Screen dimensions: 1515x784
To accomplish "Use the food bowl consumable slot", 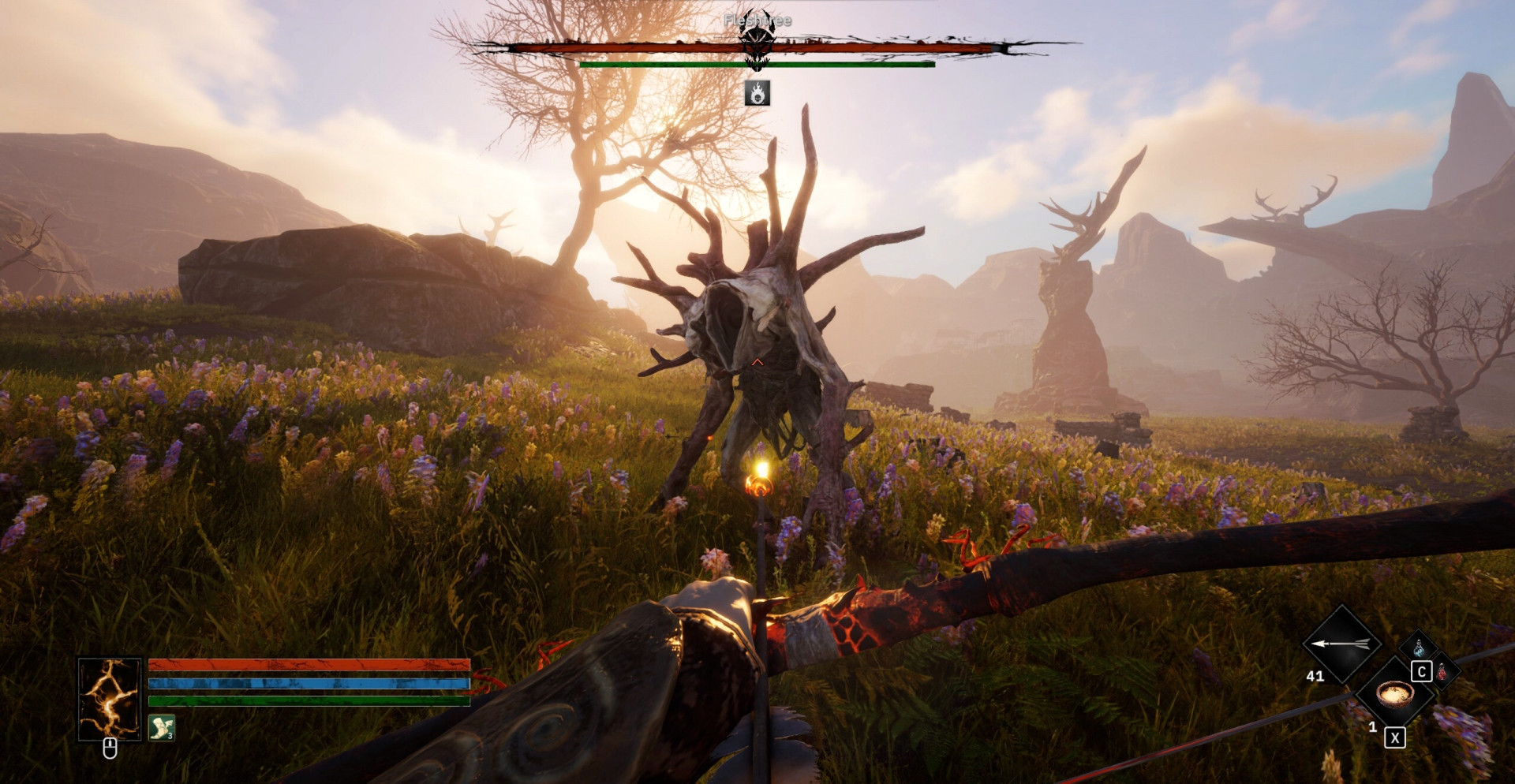I will [1394, 695].
